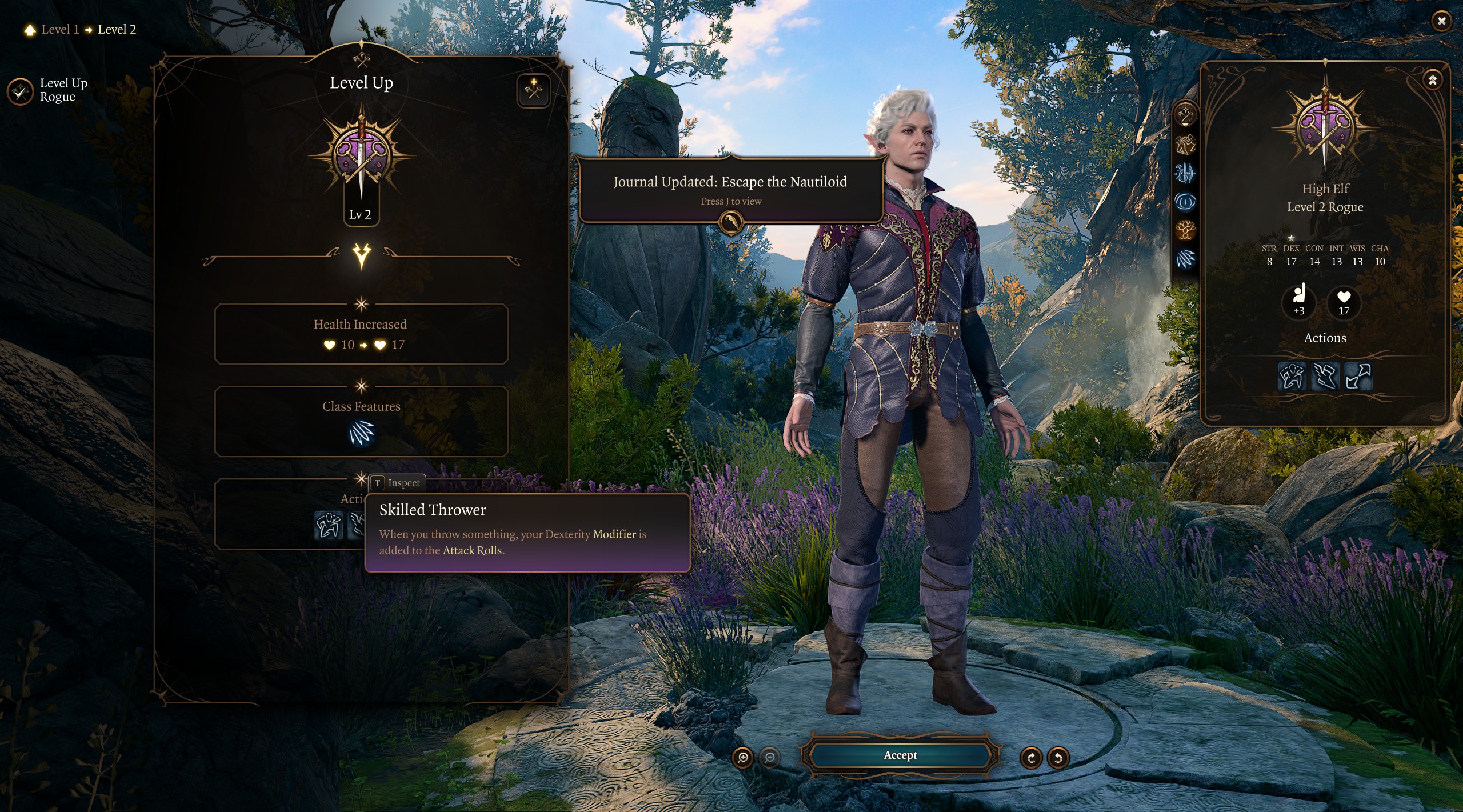Zoom in on the character preview

point(743,758)
